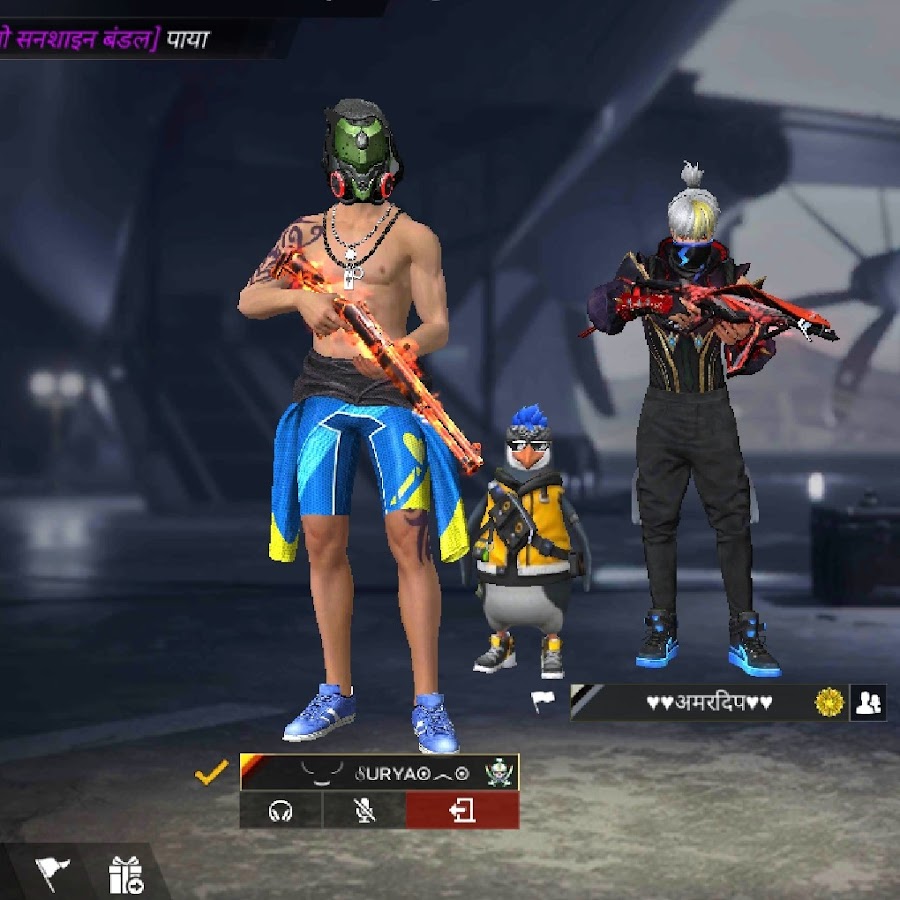Leave the squad with red exit button
Image resolution: width=900 pixels, height=900 pixels.
coord(462,811)
